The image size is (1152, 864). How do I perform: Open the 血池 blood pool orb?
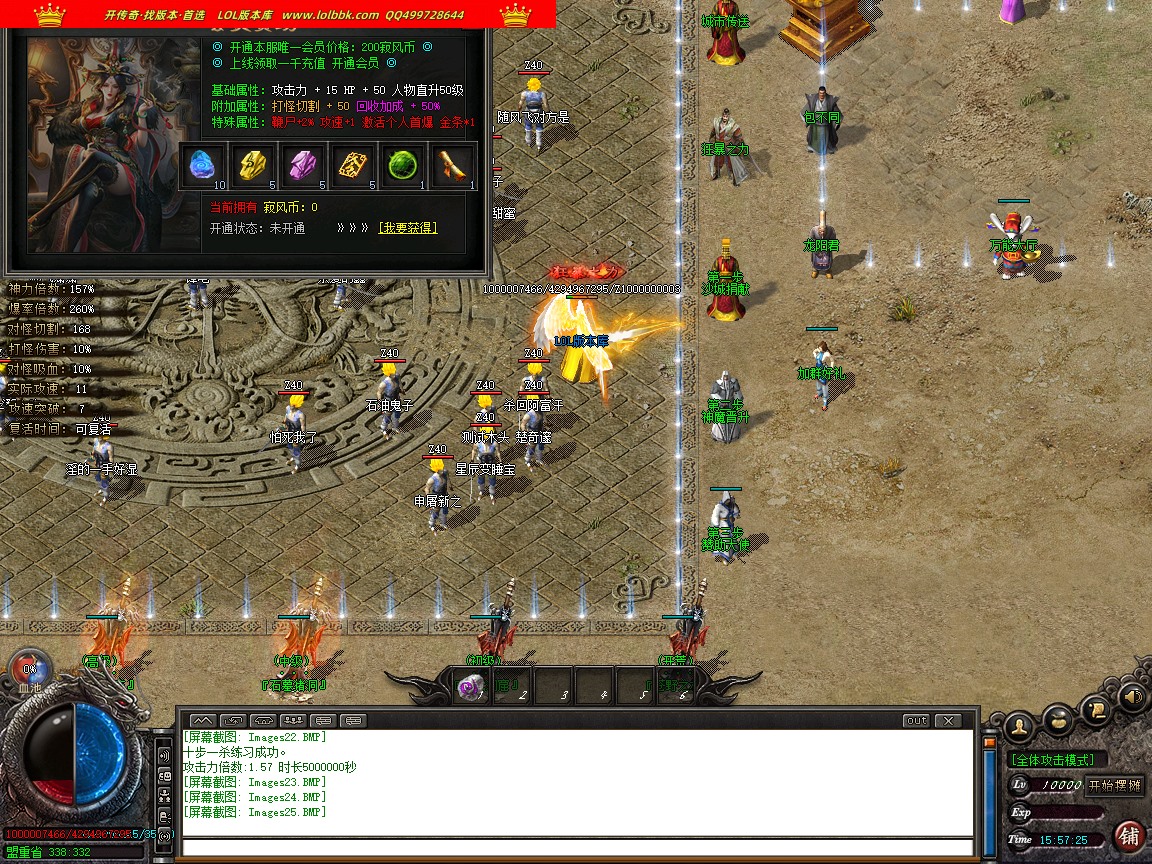pyautogui.click(x=29, y=670)
